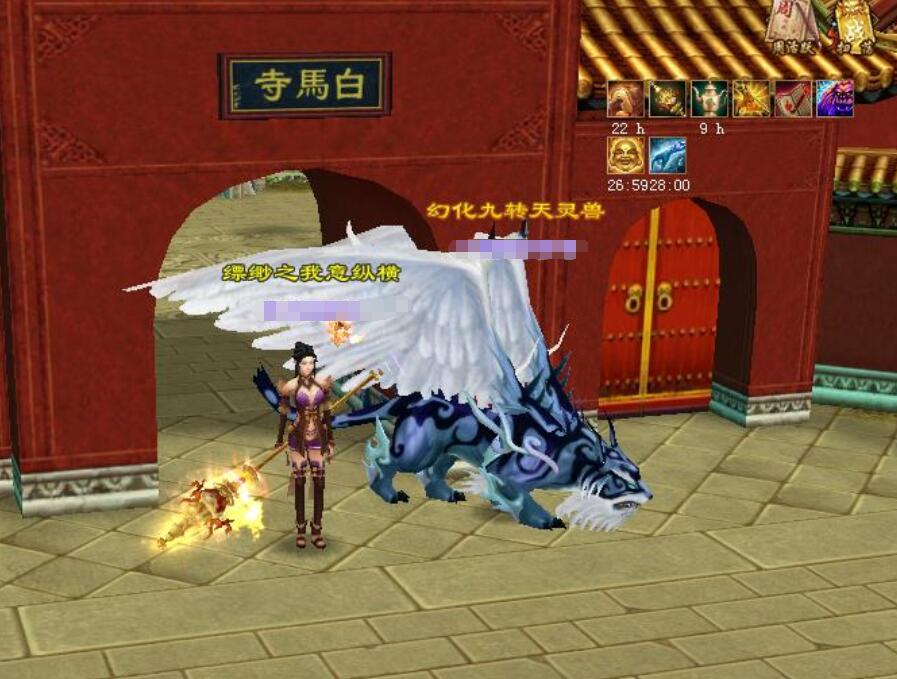The image size is (897, 679).
Task: Click the golden staff buff icon
Action: (x=668, y=99)
